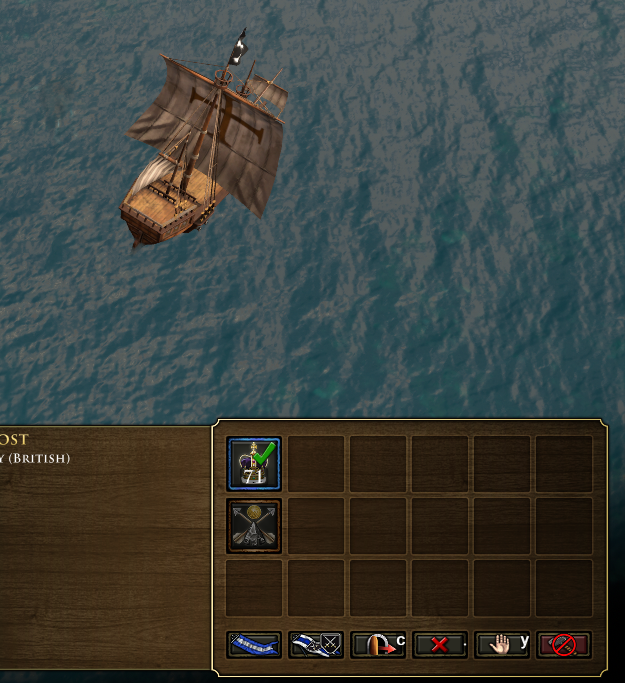Click the red X button

439,645
